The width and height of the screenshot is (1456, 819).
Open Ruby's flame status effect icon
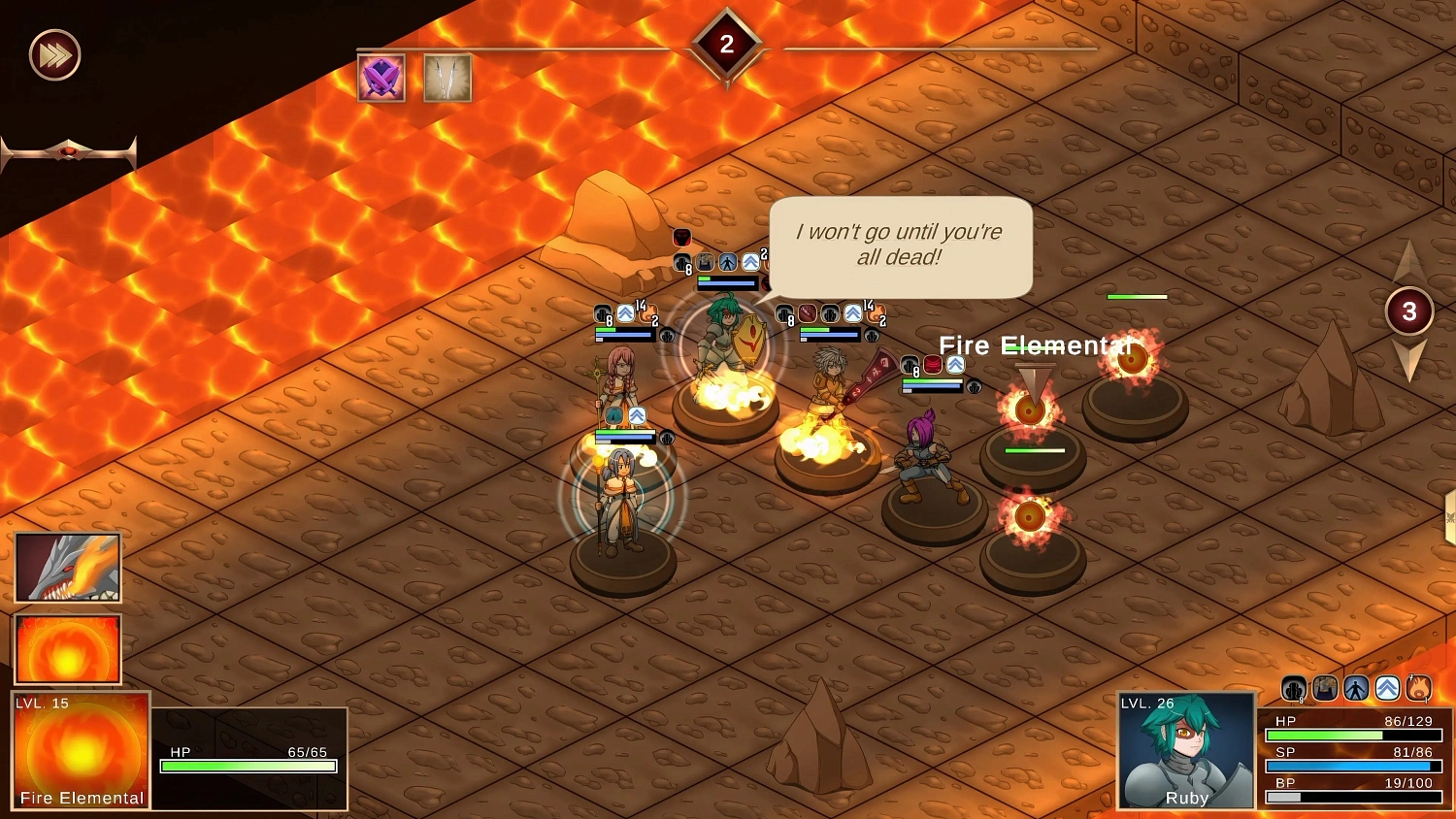click(x=1420, y=689)
